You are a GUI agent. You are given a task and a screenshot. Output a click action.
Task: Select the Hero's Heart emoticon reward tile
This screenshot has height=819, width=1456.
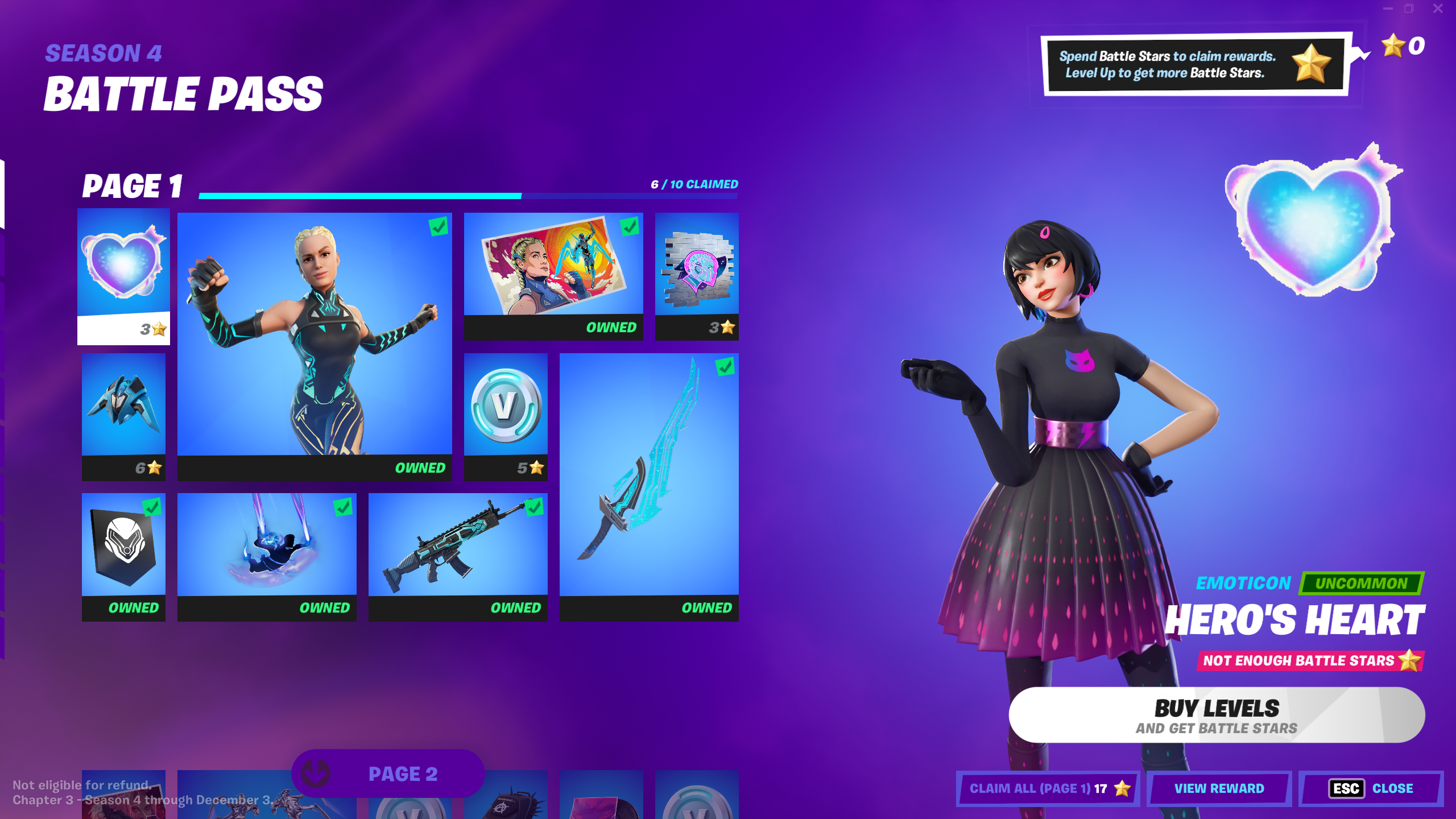click(x=123, y=276)
